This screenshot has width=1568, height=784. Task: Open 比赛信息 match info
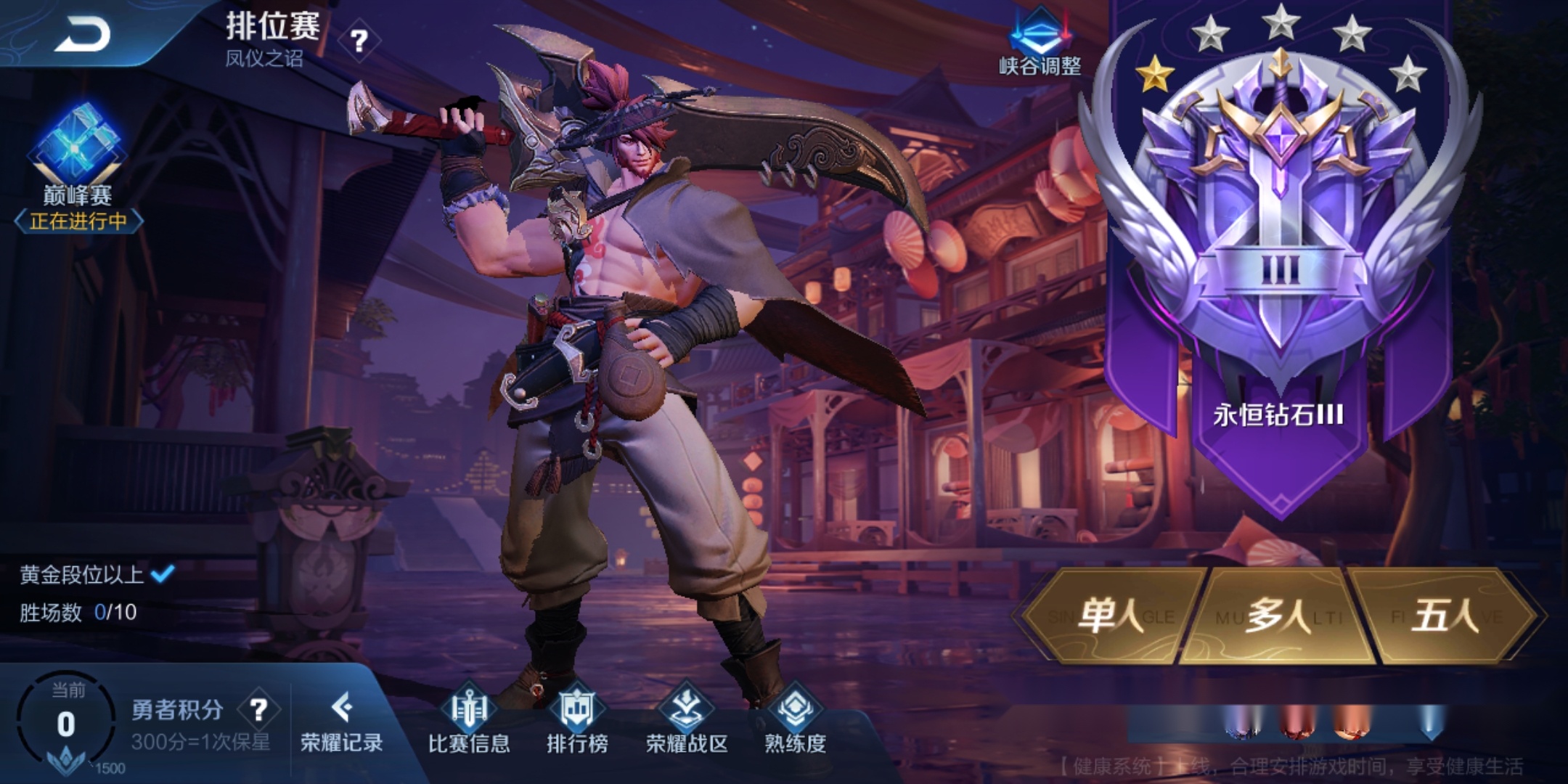[469, 720]
